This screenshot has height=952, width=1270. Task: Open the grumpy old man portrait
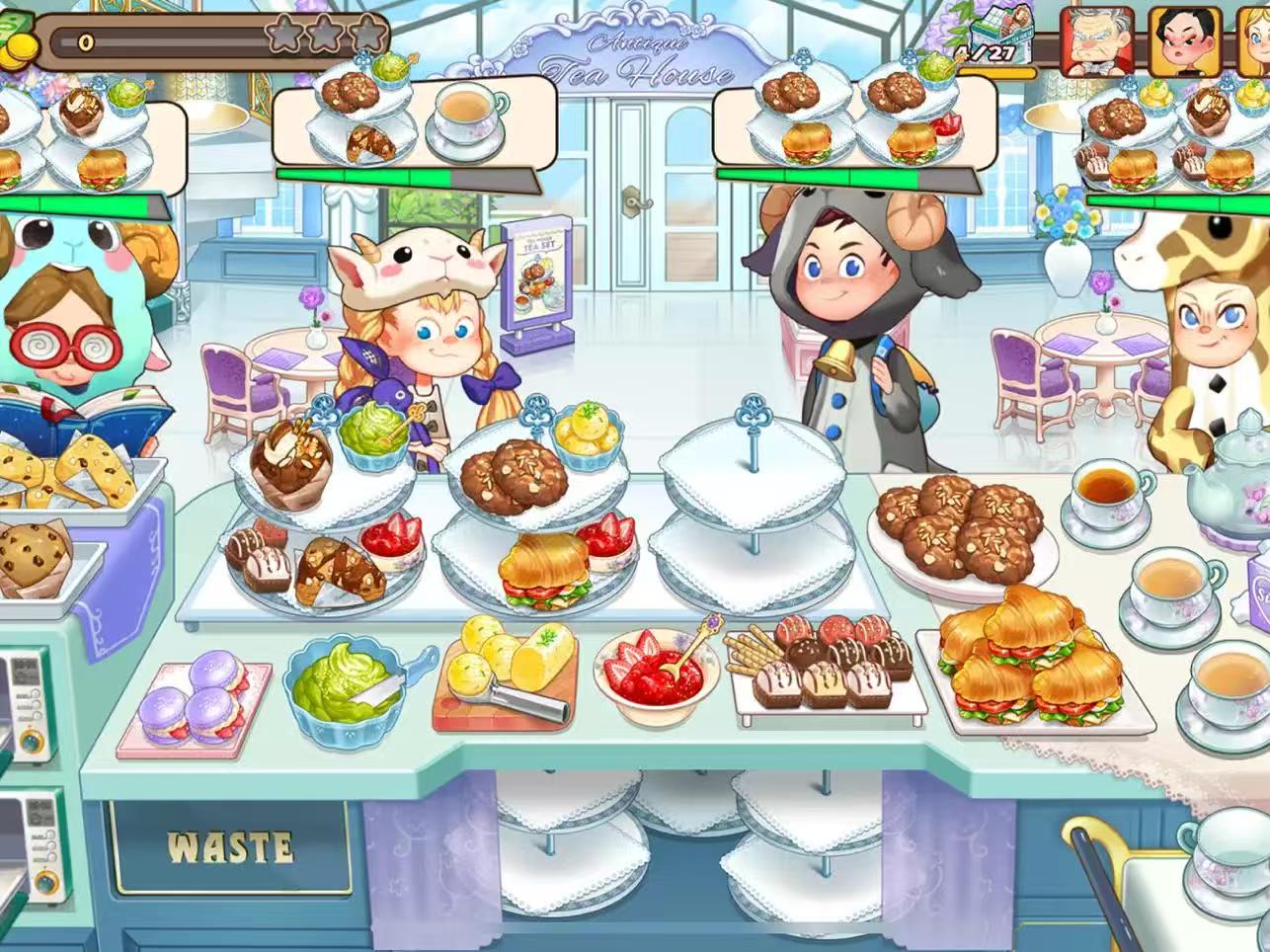click(x=1096, y=41)
